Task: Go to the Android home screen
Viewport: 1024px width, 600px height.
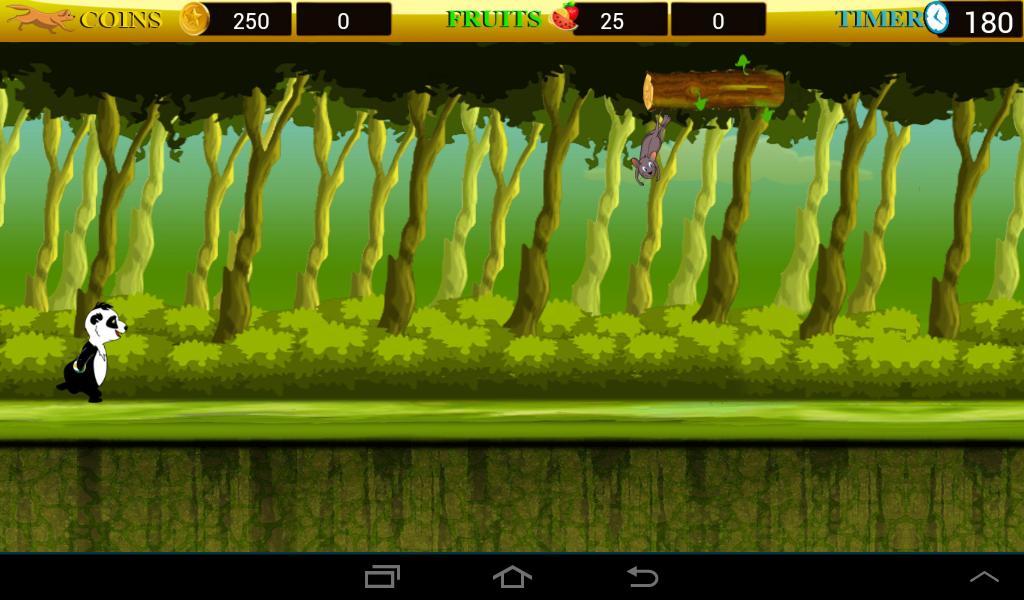Action: pyautogui.click(x=512, y=577)
